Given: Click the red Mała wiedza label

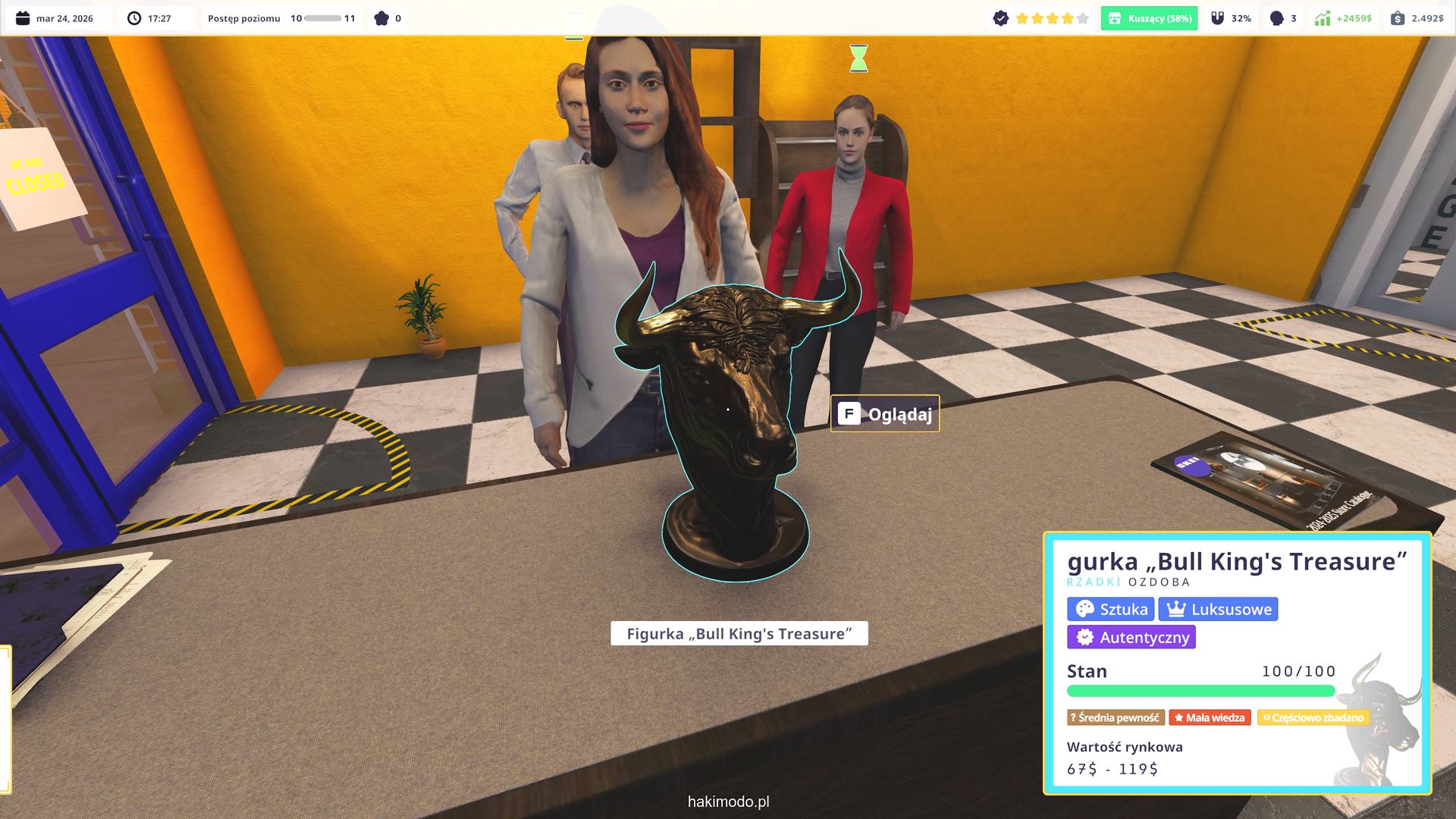Looking at the screenshot, I should pos(1210,717).
